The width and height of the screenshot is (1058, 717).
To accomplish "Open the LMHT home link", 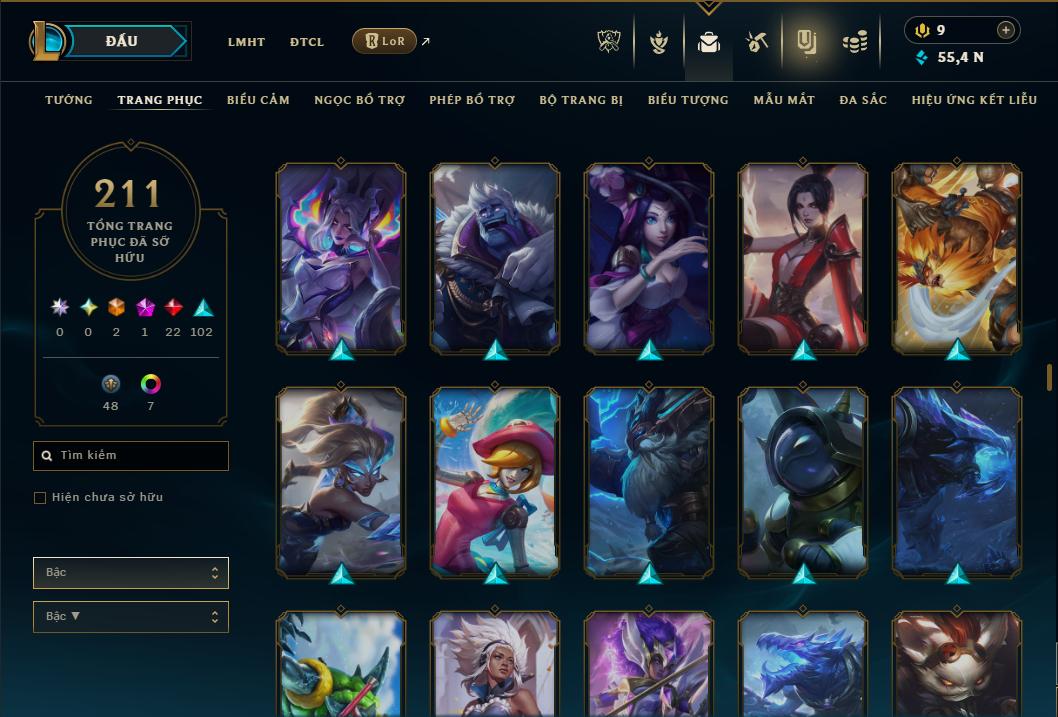I will 246,42.
